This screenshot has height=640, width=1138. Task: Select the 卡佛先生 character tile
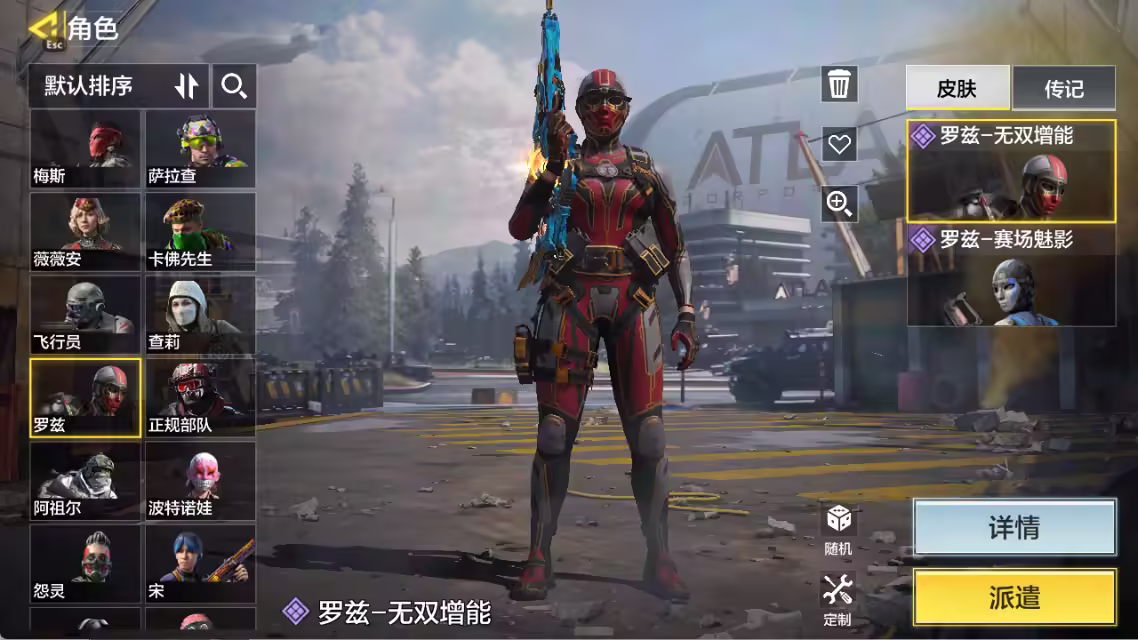[x=200, y=233]
